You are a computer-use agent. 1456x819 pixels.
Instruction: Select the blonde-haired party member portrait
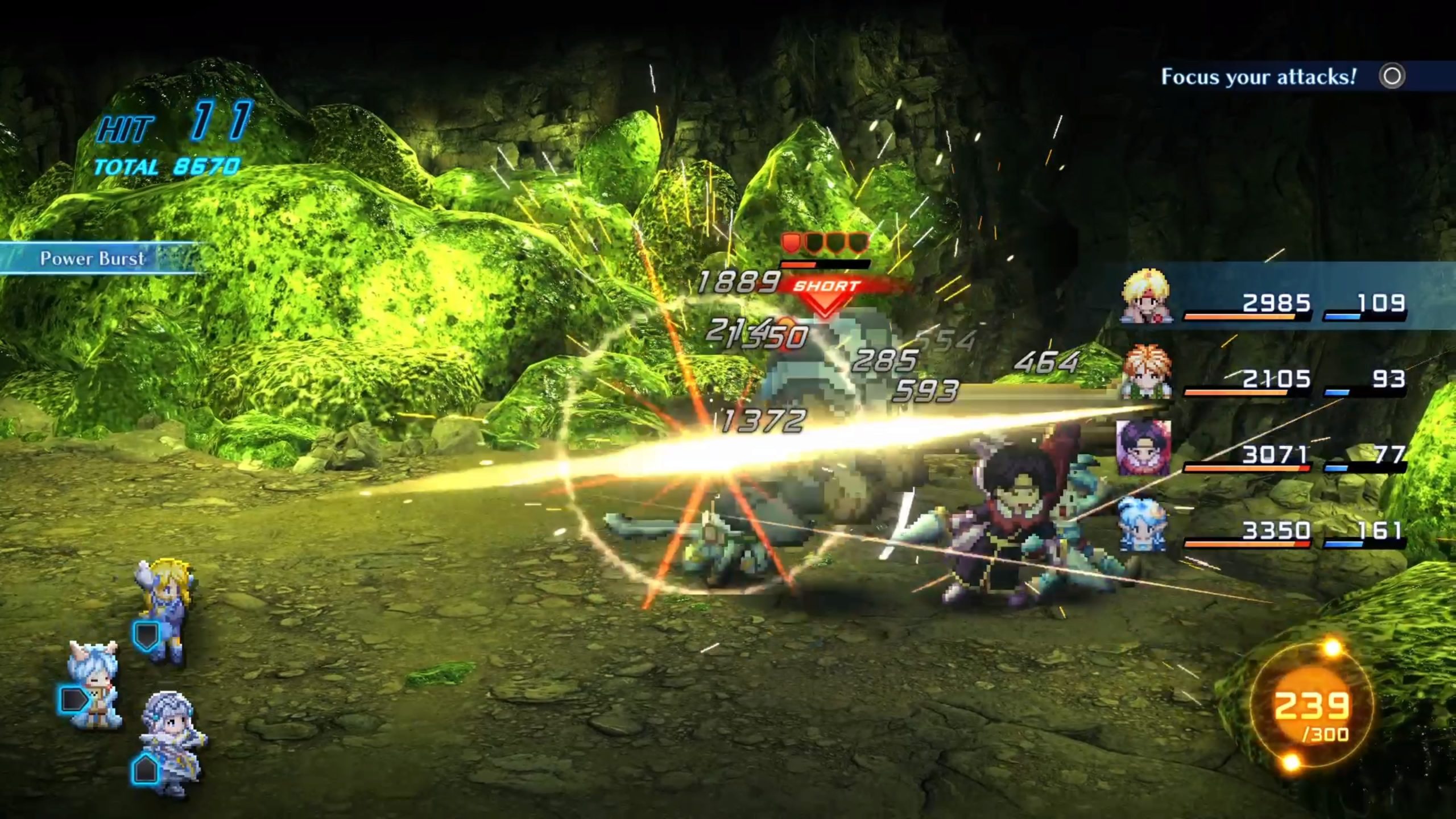click(x=1145, y=297)
